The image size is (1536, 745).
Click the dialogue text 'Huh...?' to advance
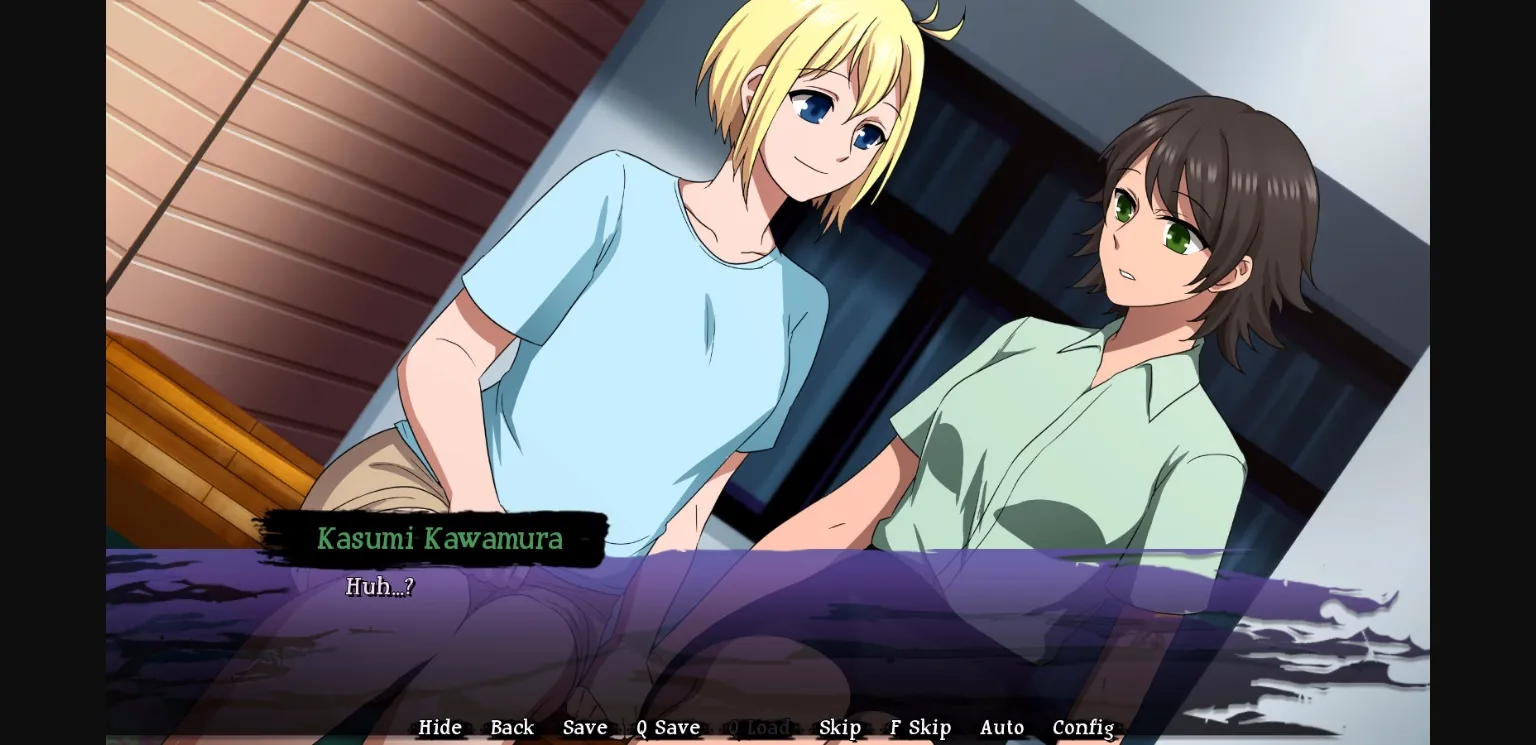380,587
